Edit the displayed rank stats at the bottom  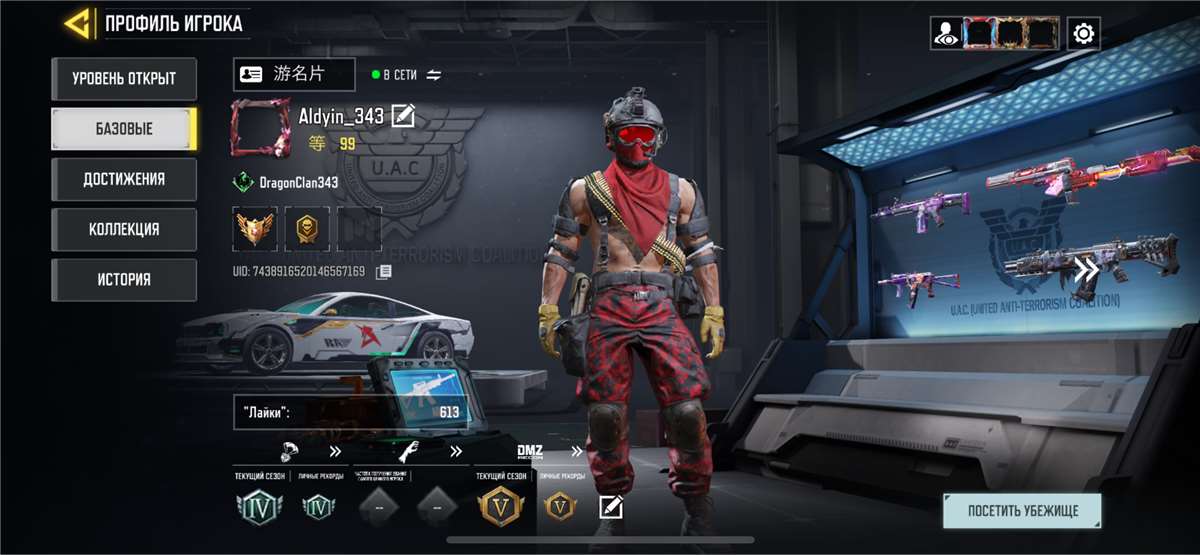click(610, 507)
